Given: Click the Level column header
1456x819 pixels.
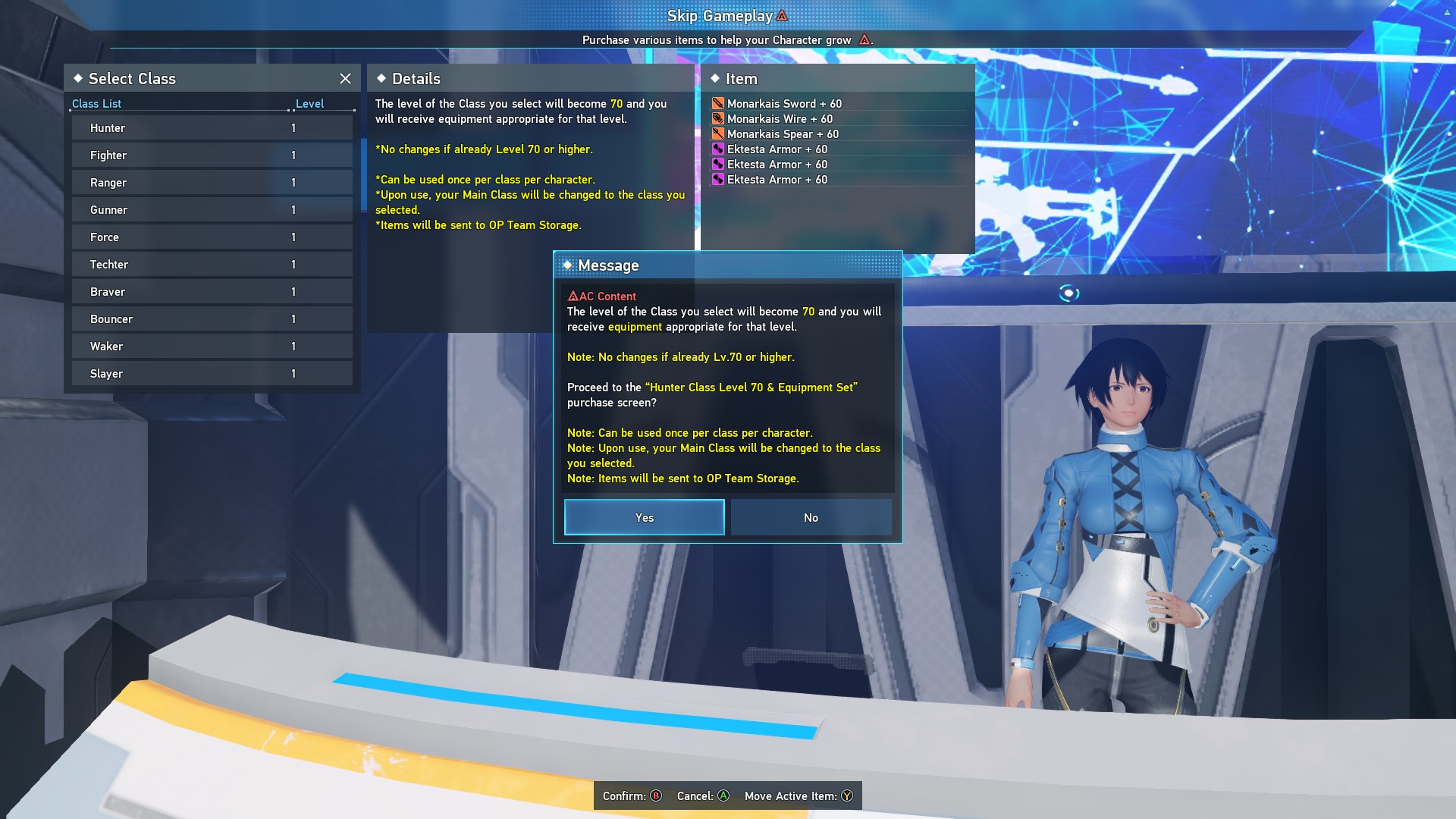Looking at the screenshot, I should pyautogui.click(x=310, y=103).
